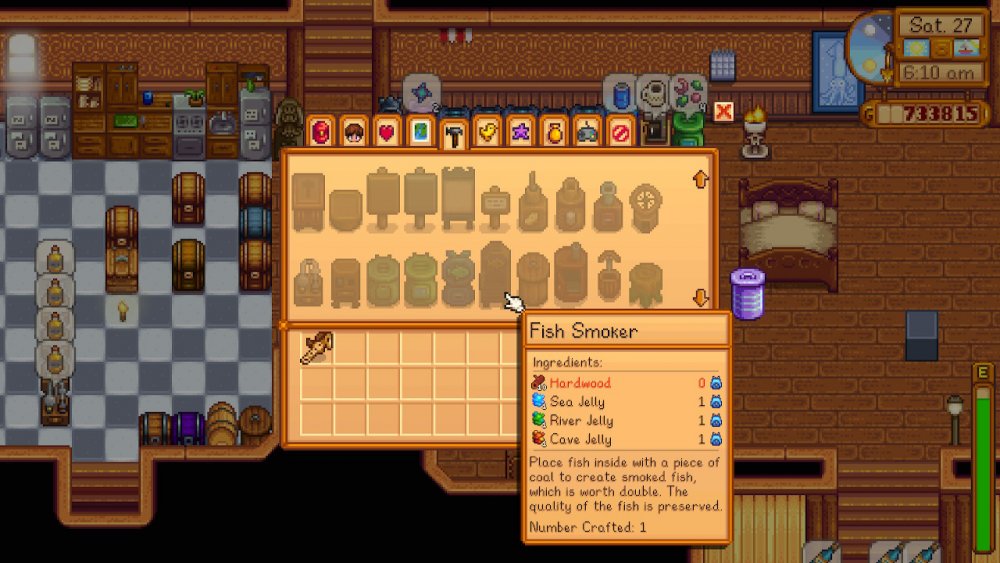
Task: Switch to the Inventory backpack tab
Action: pyautogui.click(x=320, y=132)
